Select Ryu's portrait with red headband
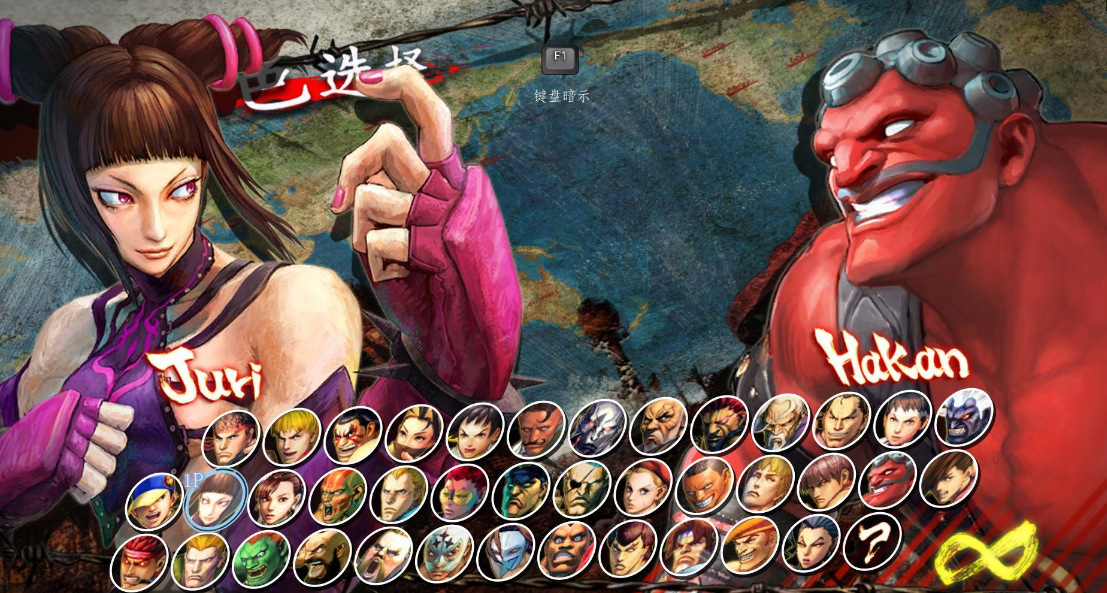This screenshot has height=593, width=1107. tap(231, 438)
